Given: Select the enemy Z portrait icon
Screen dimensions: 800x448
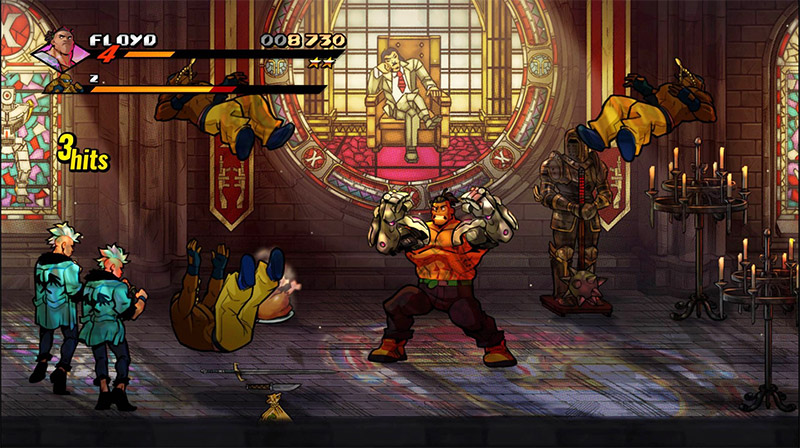Looking at the screenshot, I should (64, 84).
